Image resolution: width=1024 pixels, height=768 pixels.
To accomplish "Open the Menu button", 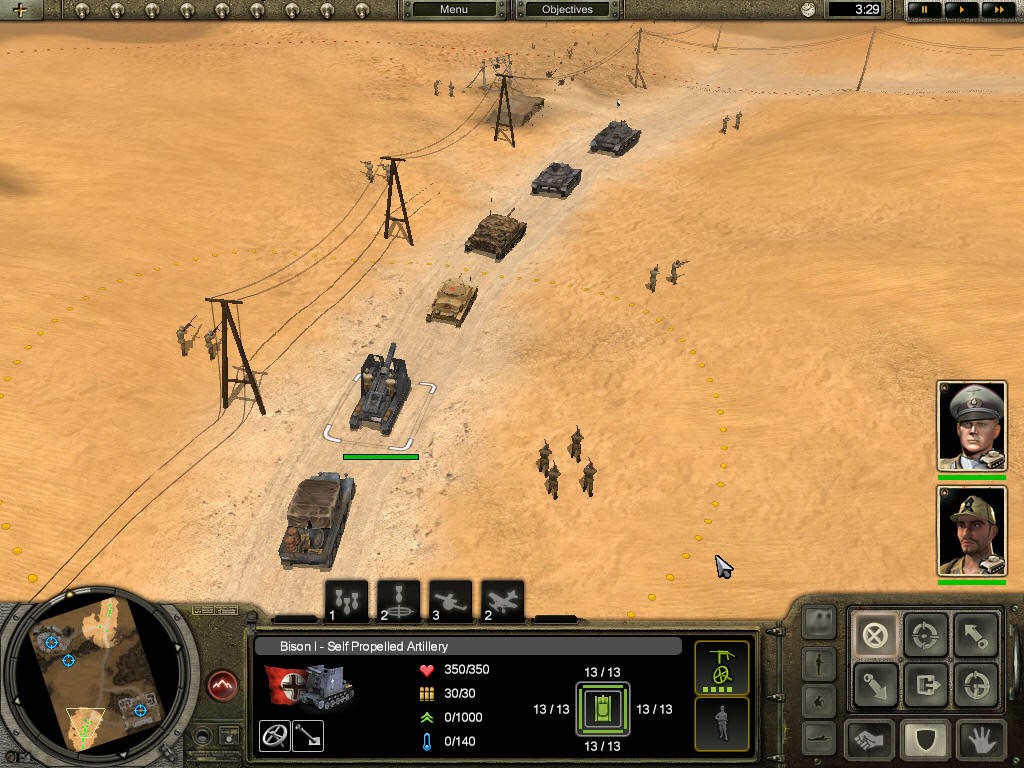I will (x=453, y=10).
